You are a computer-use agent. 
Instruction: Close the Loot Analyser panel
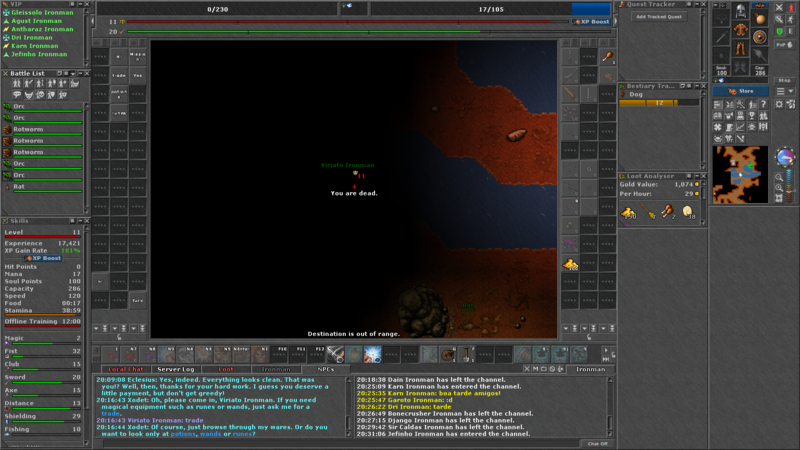[x=705, y=174]
